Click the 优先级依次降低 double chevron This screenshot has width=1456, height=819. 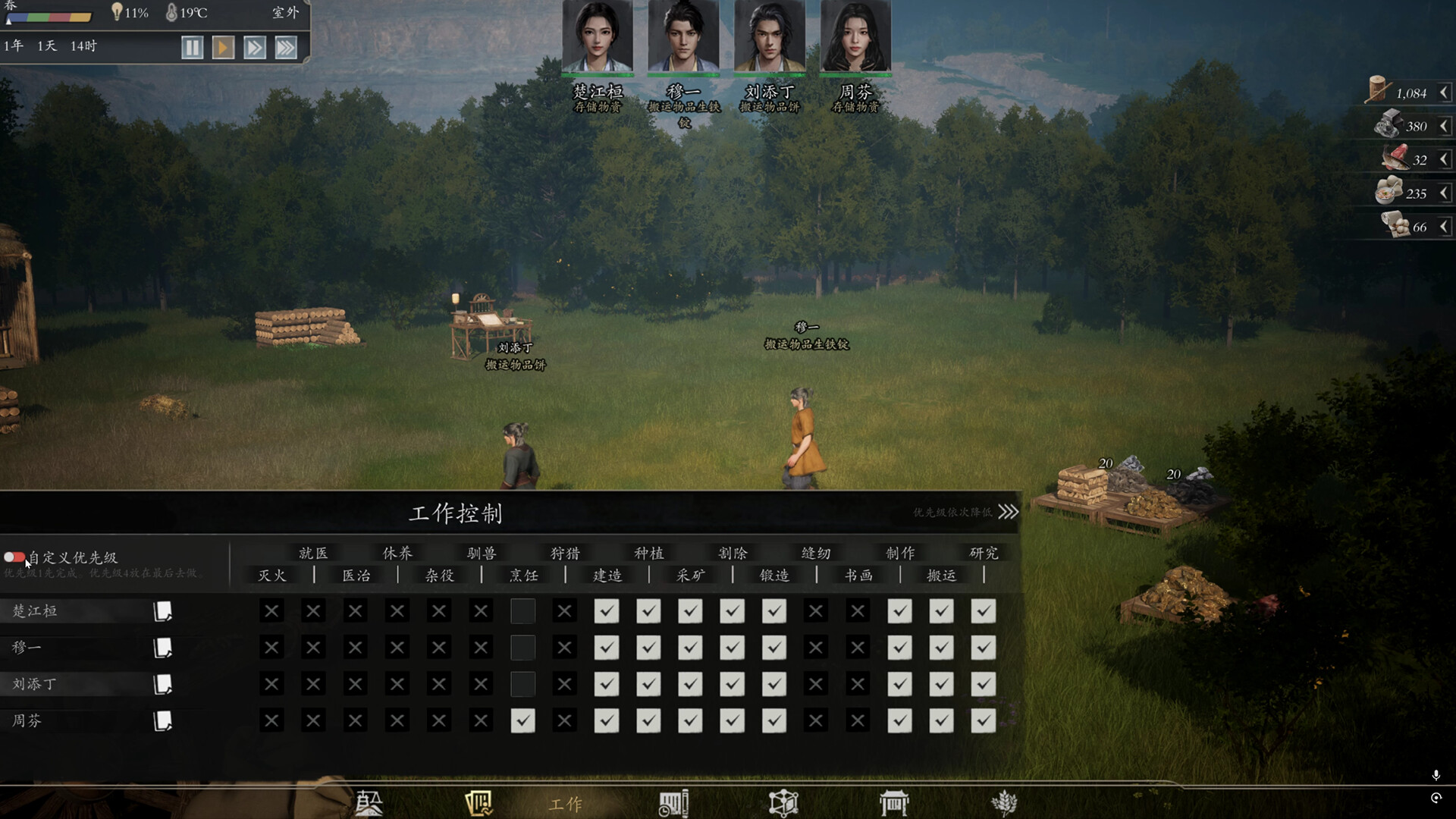[x=1007, y=512]
